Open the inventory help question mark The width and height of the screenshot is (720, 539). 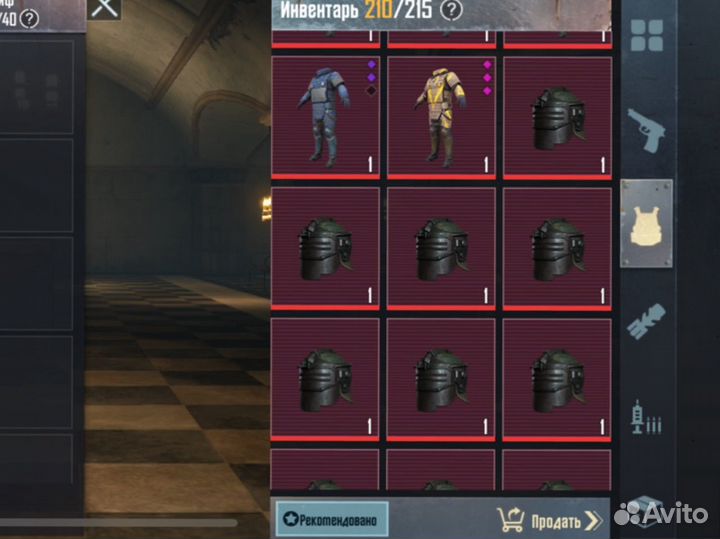coord(452,10)
